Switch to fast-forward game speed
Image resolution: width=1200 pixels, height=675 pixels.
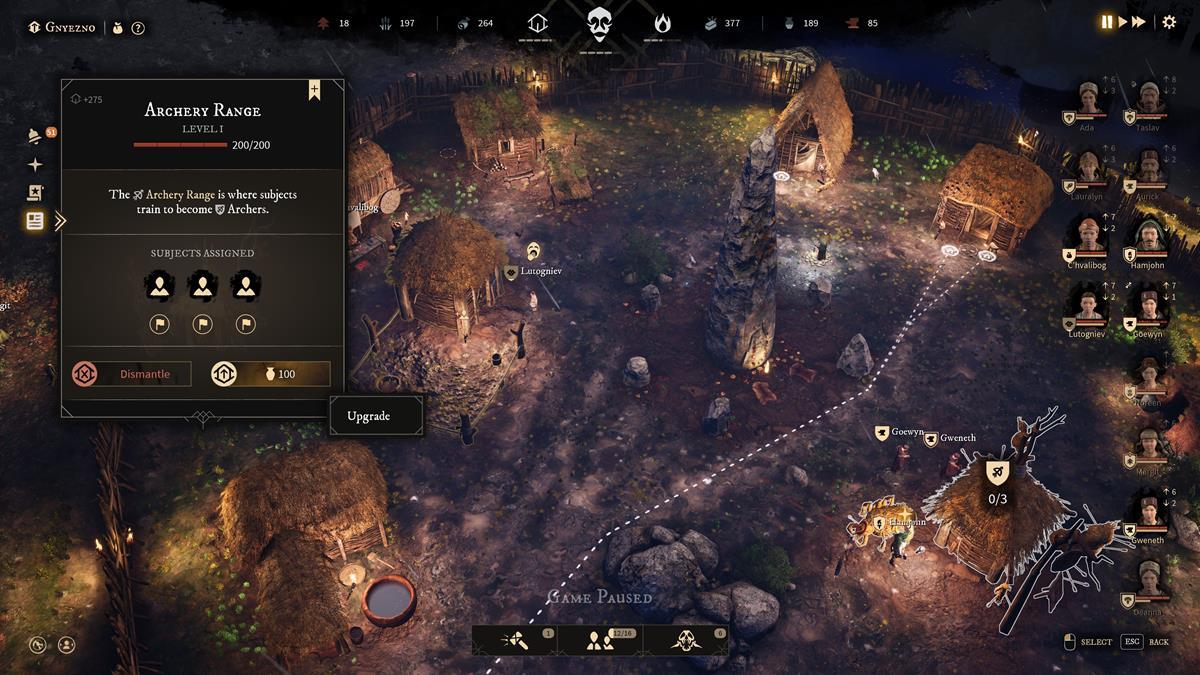[x=1139, y=22]
